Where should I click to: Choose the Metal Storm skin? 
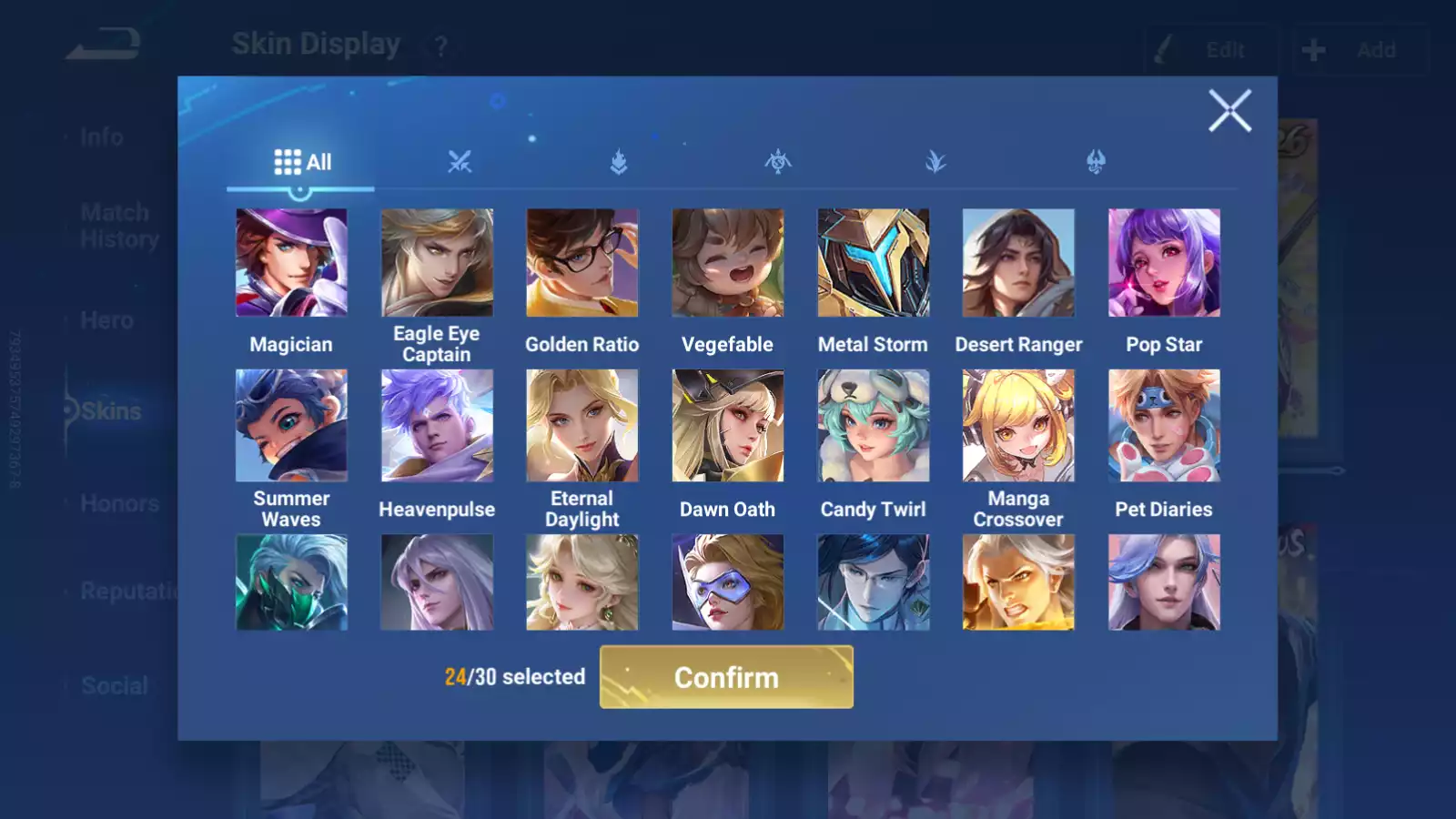click(x=873, y=263)
